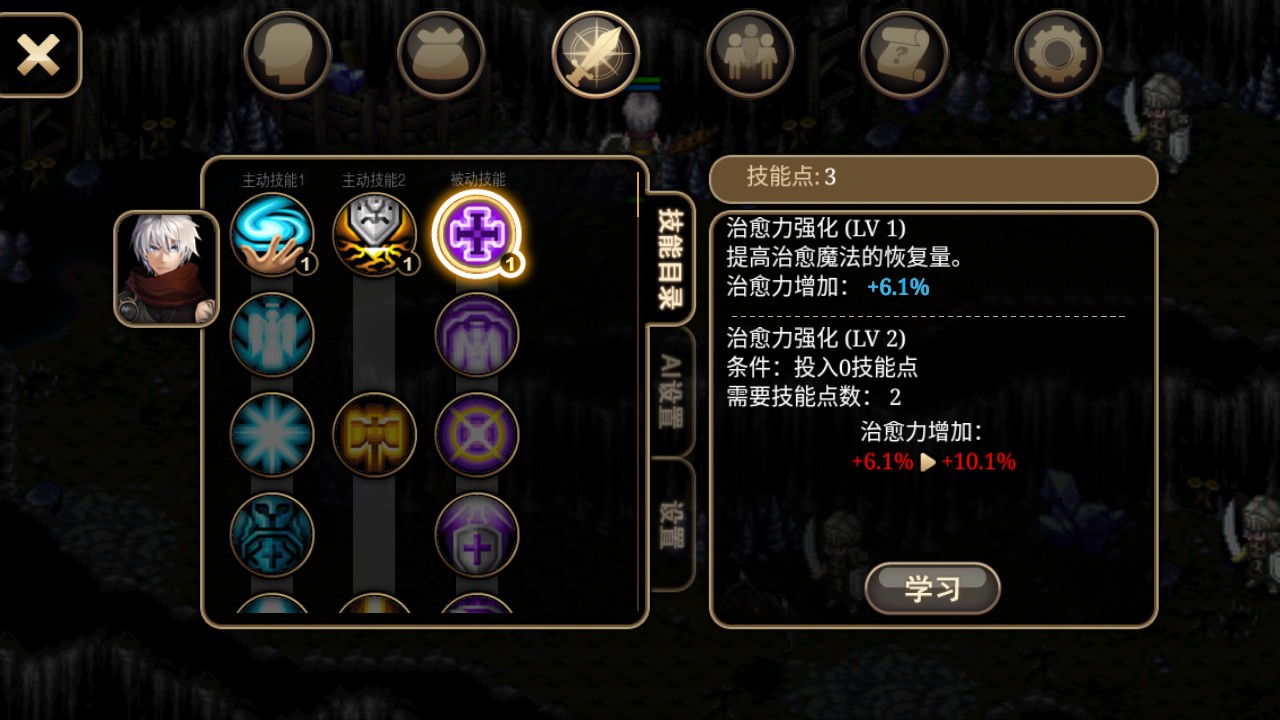
Task: Open the gear settings icon
Action: click(x=1057, y=55)
